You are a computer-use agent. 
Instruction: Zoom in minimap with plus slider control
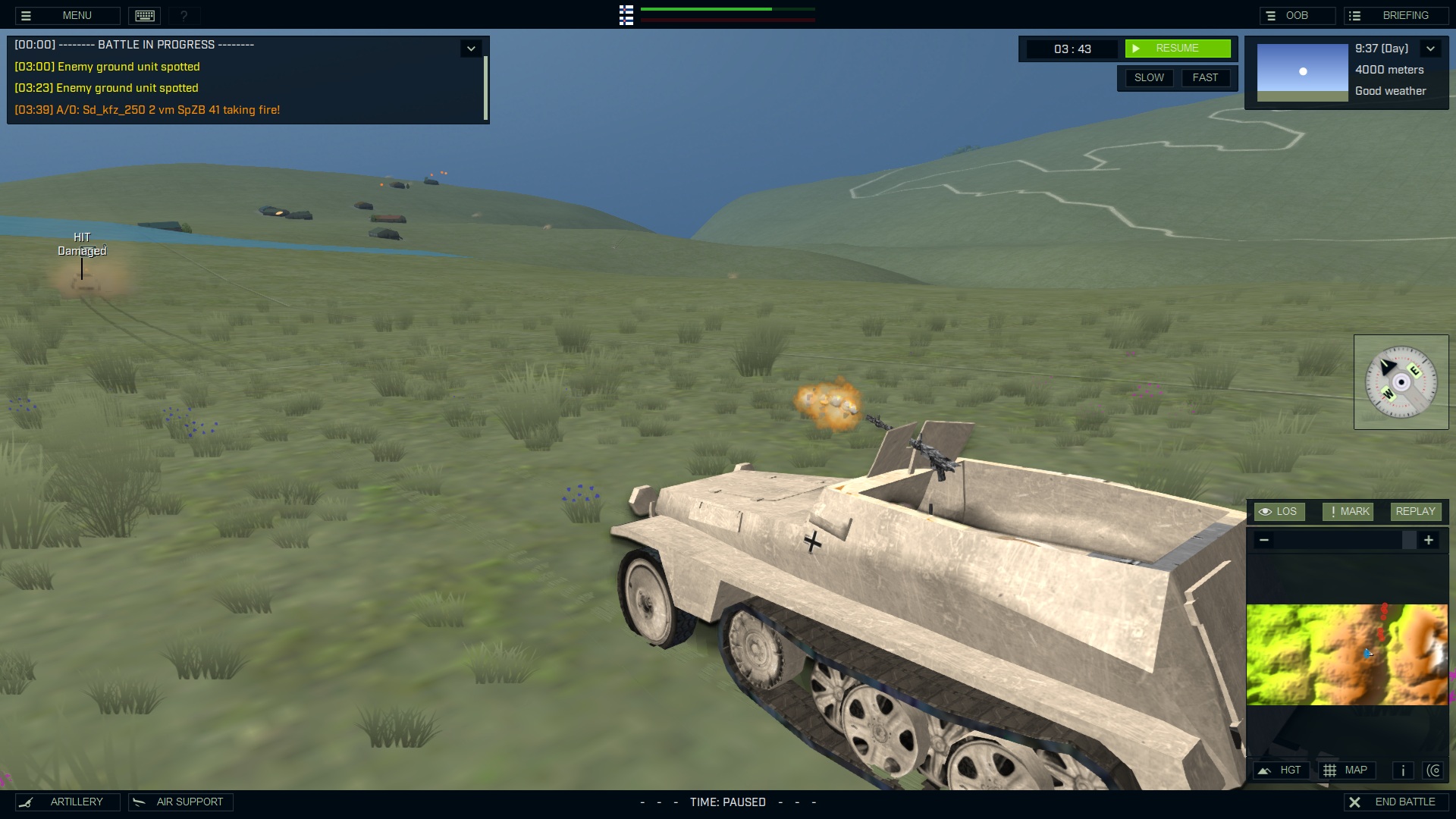1429,540
